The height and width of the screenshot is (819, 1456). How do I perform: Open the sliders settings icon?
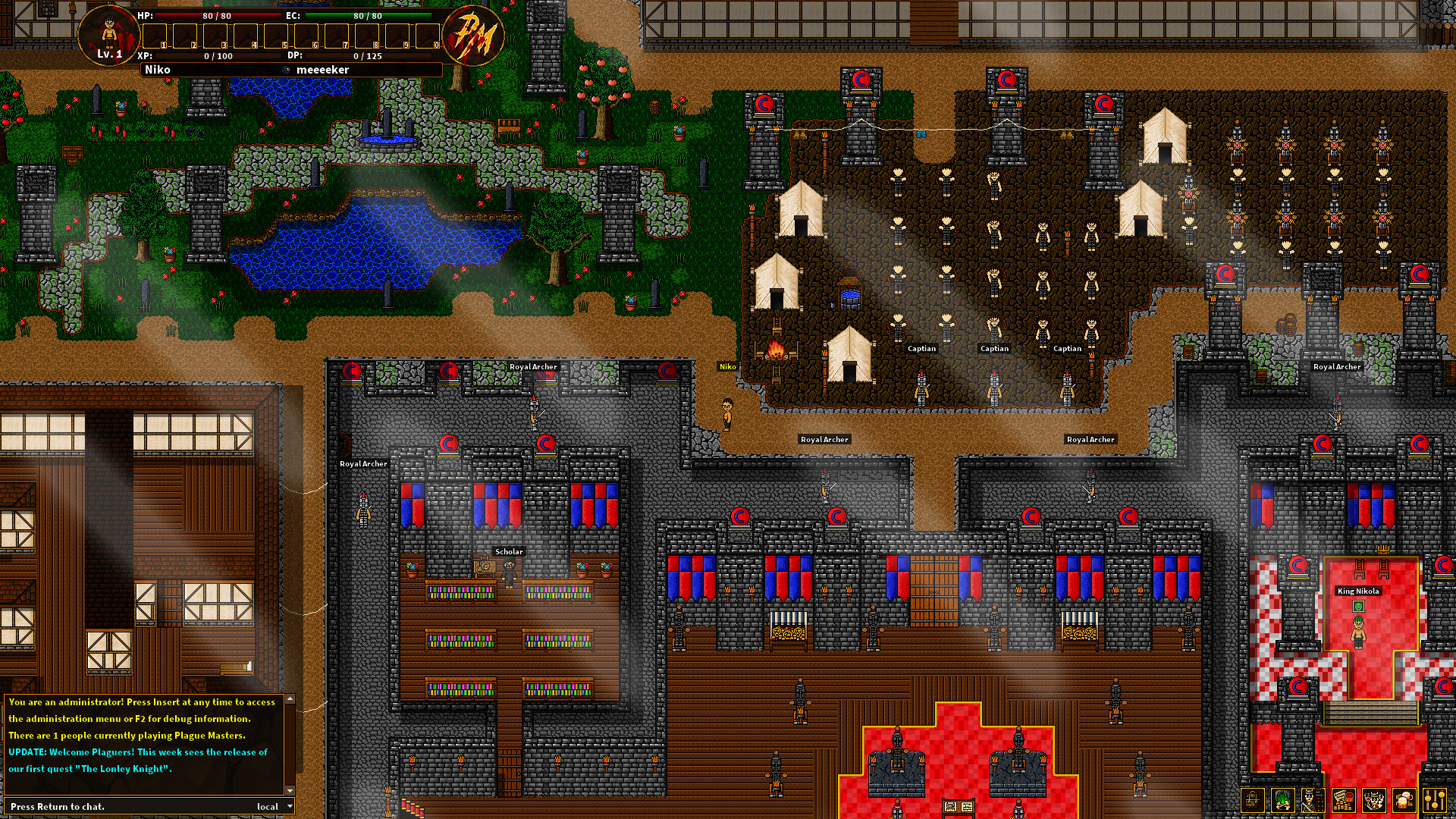coord(1435,800)
